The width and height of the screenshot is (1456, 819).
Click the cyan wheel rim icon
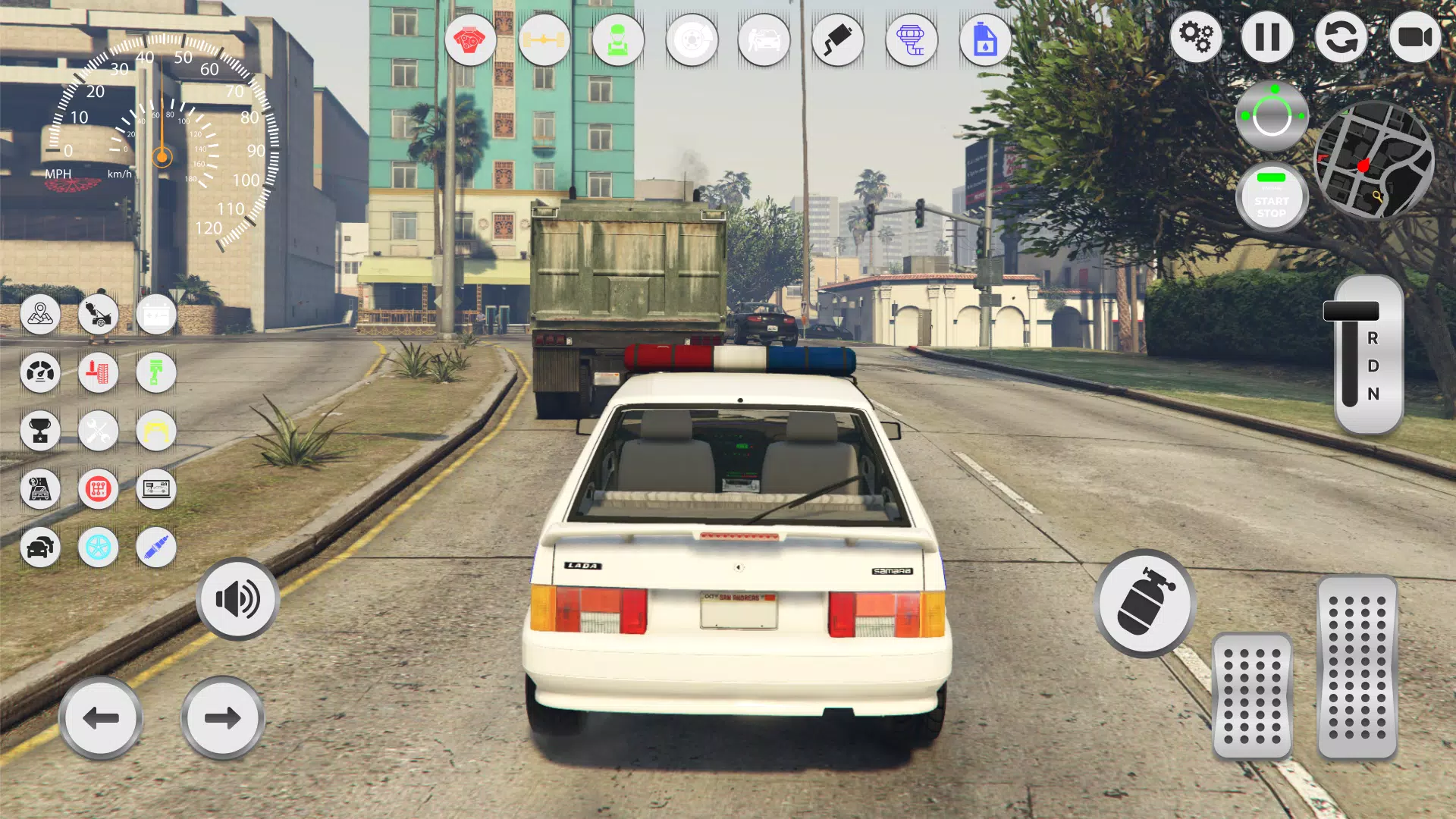tap(98, 548)
